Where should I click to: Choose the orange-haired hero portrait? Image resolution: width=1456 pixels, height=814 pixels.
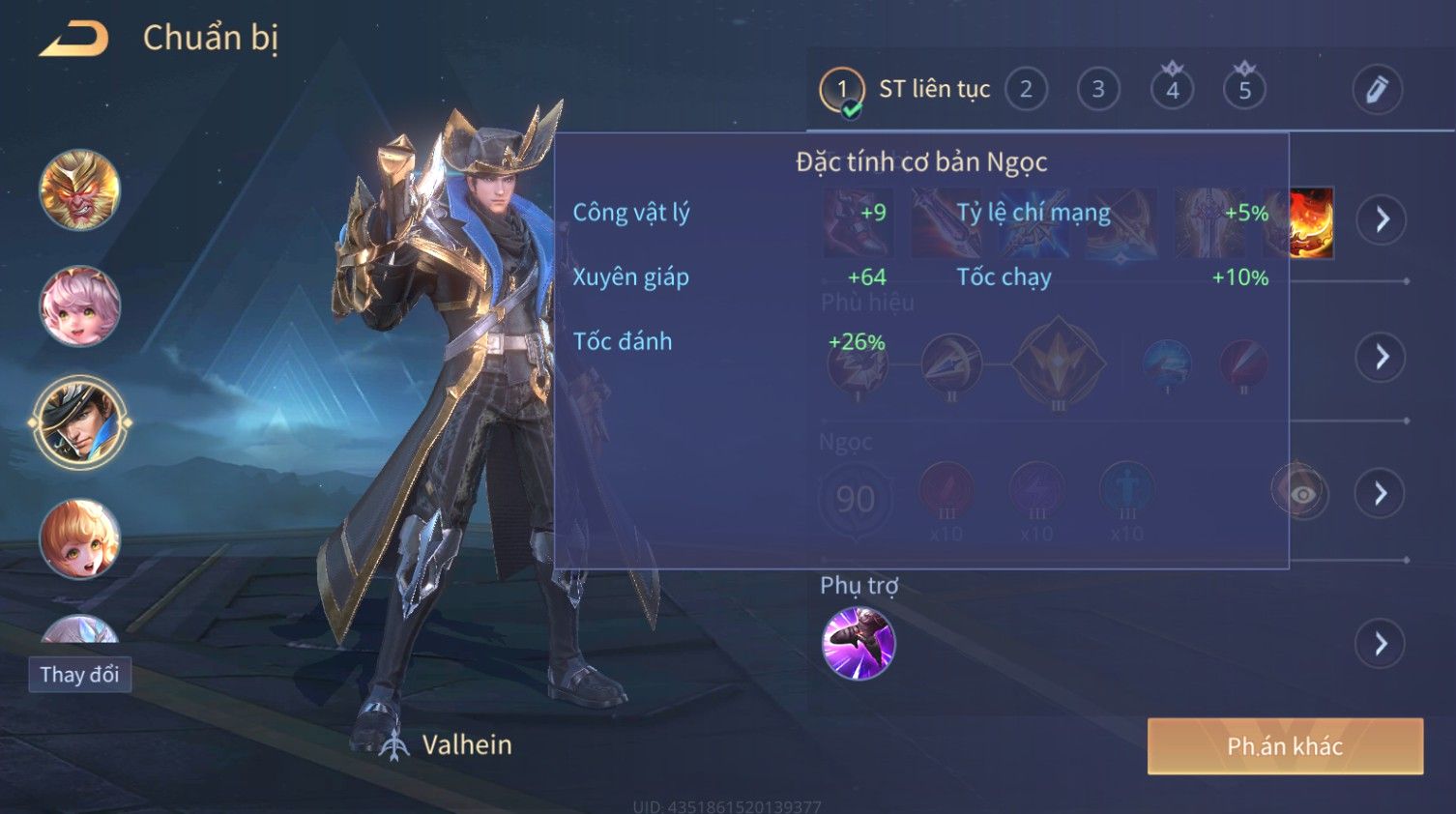(x=80, y=538)
